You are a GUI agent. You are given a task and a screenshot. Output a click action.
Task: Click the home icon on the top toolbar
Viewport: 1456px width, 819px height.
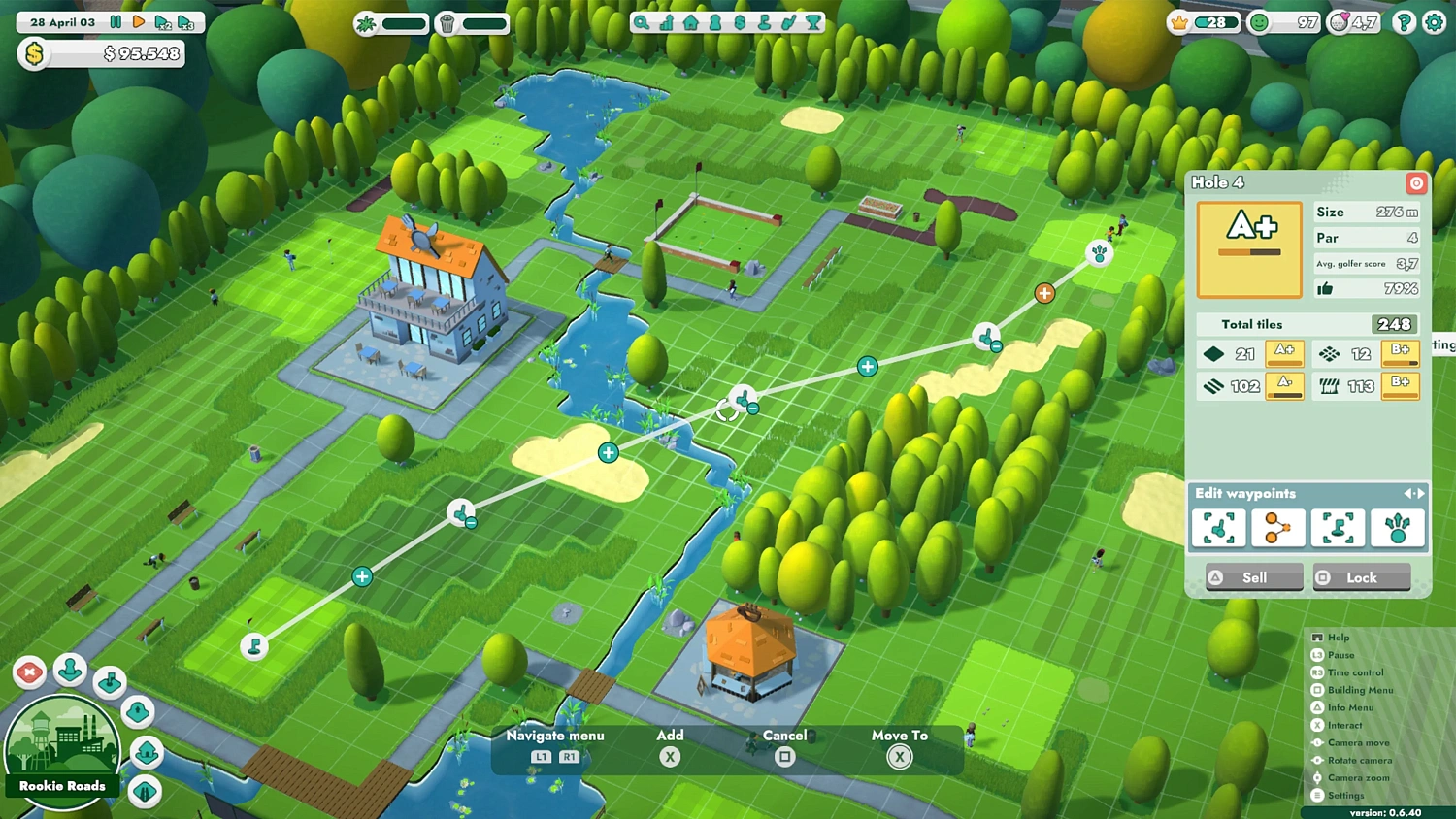(x=690, y=21)
